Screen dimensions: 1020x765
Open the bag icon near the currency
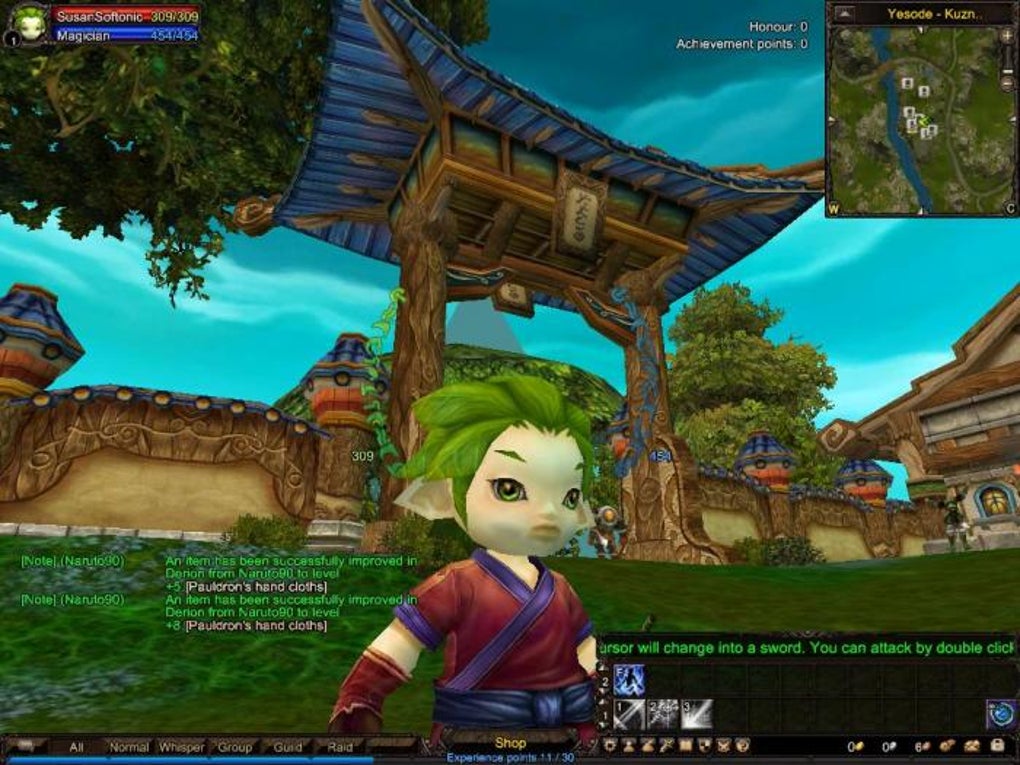point(997,746)
